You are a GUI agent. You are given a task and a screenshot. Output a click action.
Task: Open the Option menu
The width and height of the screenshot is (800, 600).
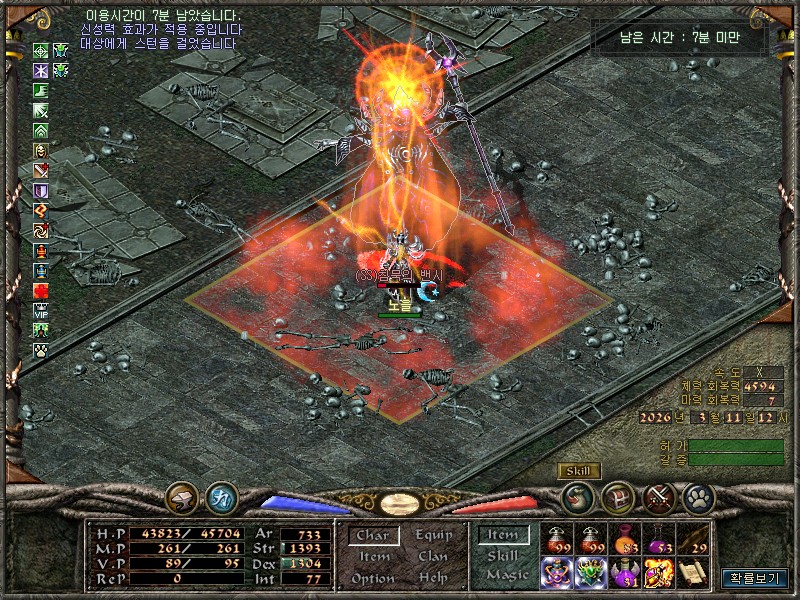click(372, 578)
